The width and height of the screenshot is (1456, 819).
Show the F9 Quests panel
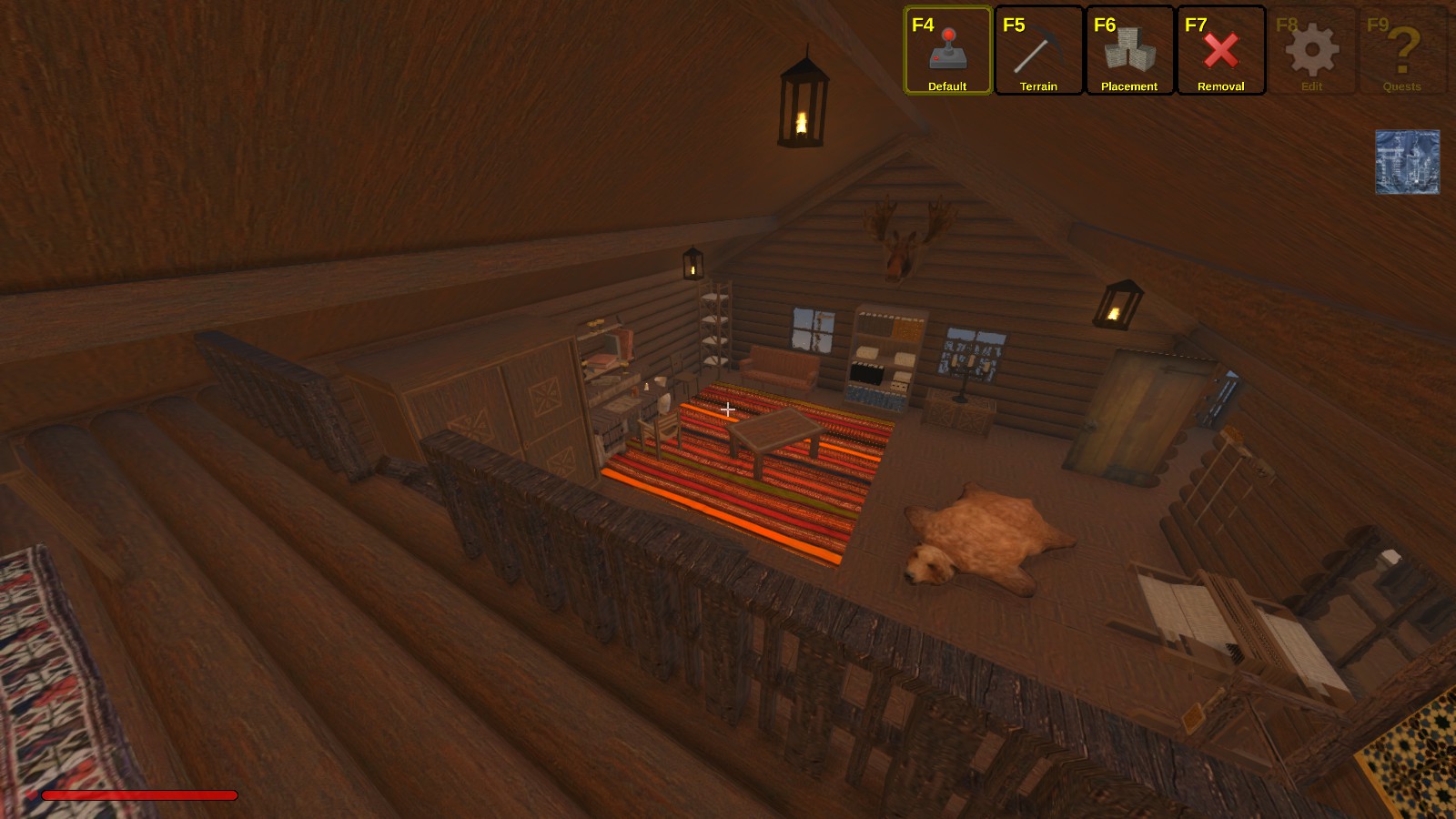[1402, 51]
